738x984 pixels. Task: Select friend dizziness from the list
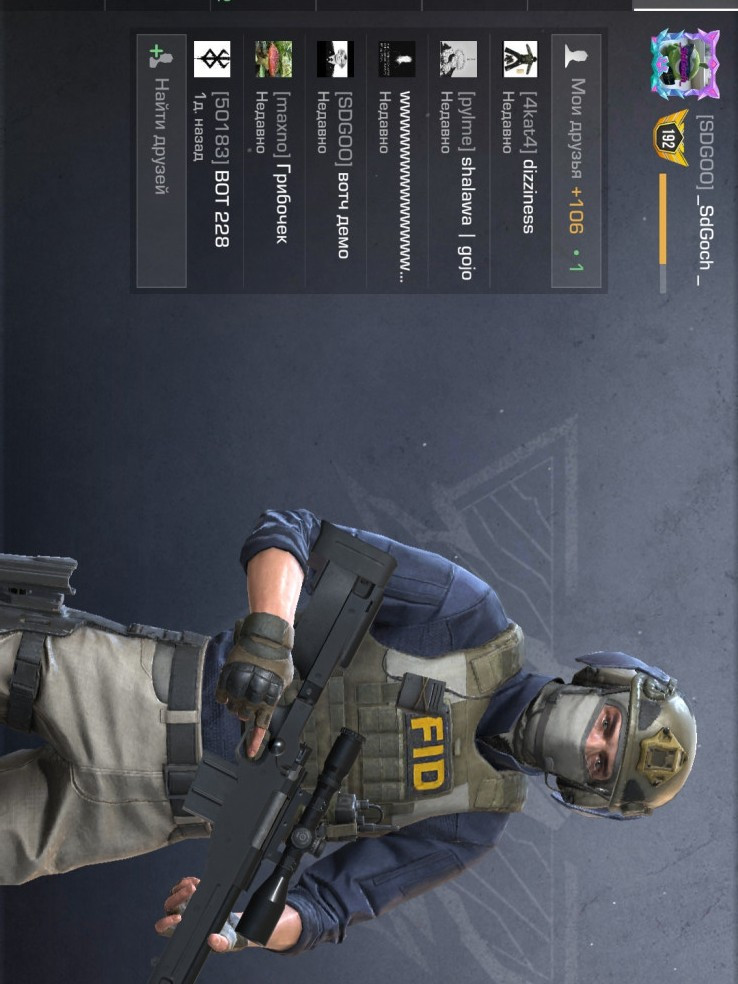pyautogui.click(x=520, y=162)
